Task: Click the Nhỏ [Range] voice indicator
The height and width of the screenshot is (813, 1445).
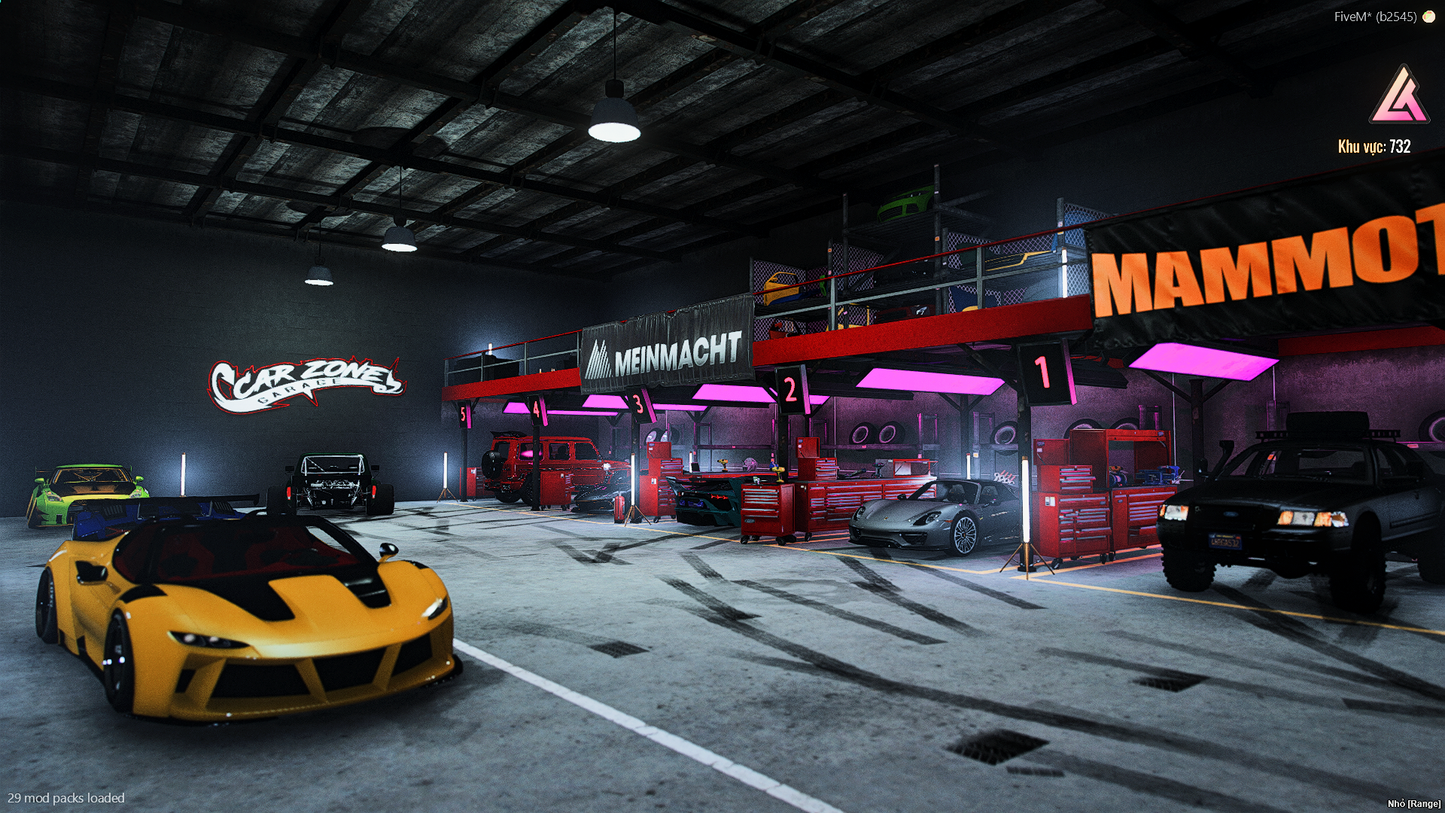Action: coord(1414,803)
